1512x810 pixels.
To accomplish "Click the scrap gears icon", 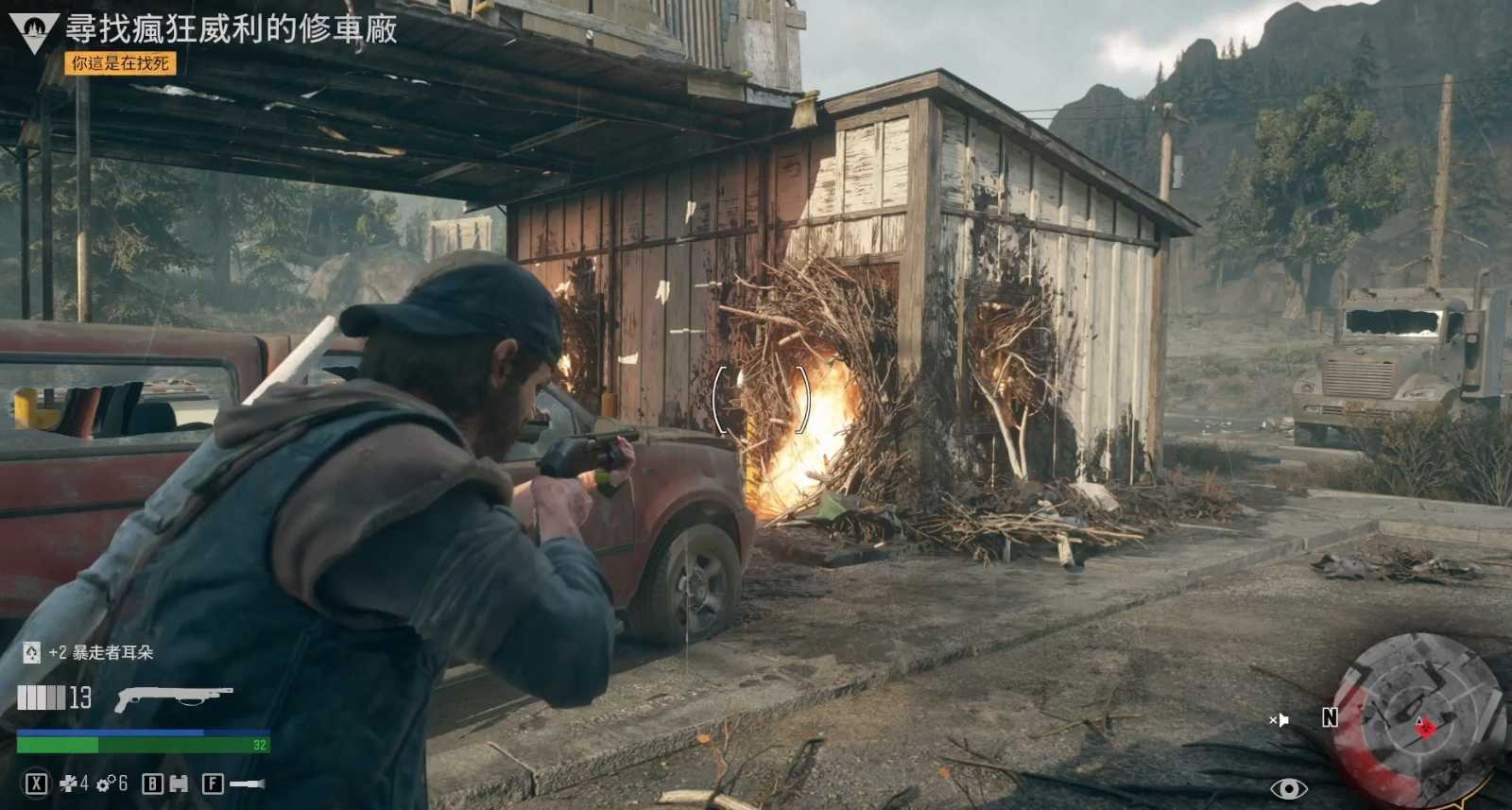I will coord(105,784).
